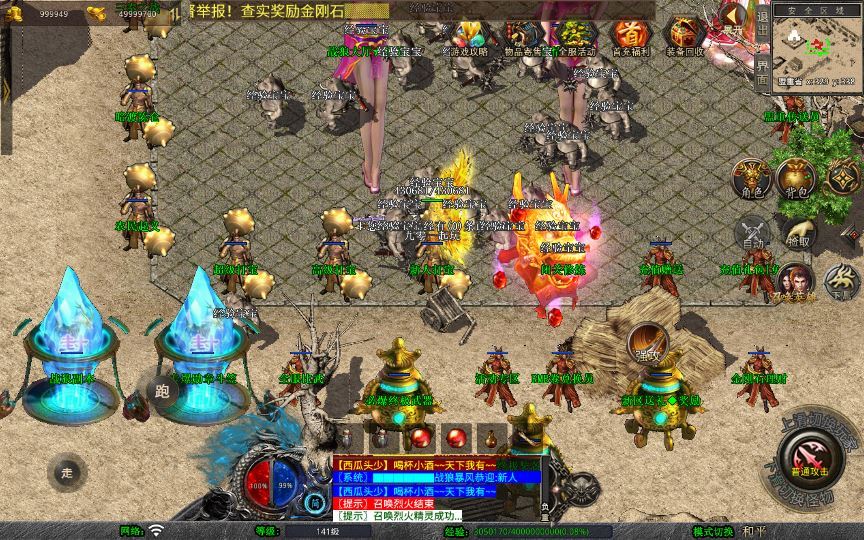Open the 角色 character panel
The image size is (864, 540).
click(752, 175)
